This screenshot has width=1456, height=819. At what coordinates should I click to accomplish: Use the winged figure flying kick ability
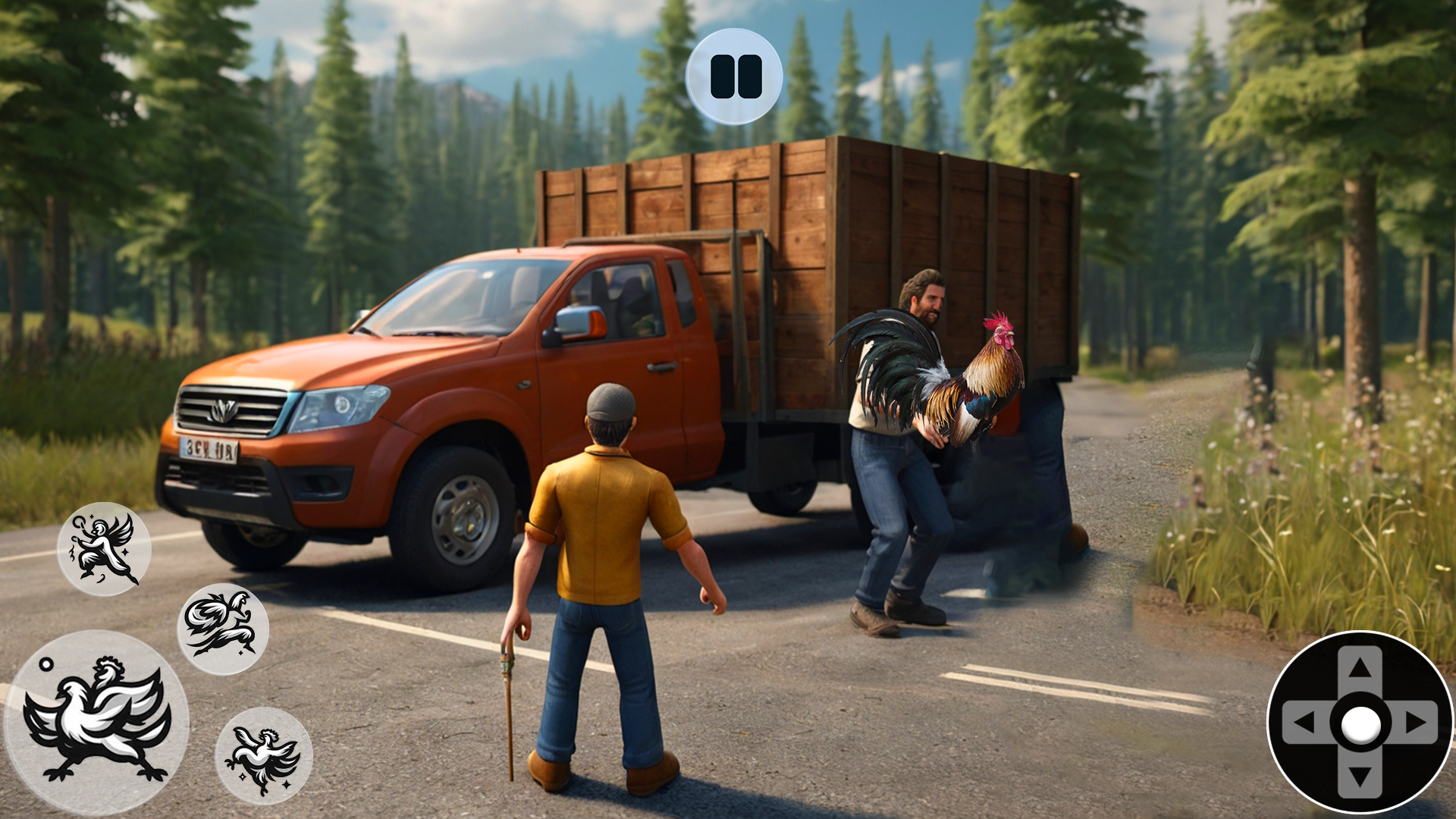point(104,549)
